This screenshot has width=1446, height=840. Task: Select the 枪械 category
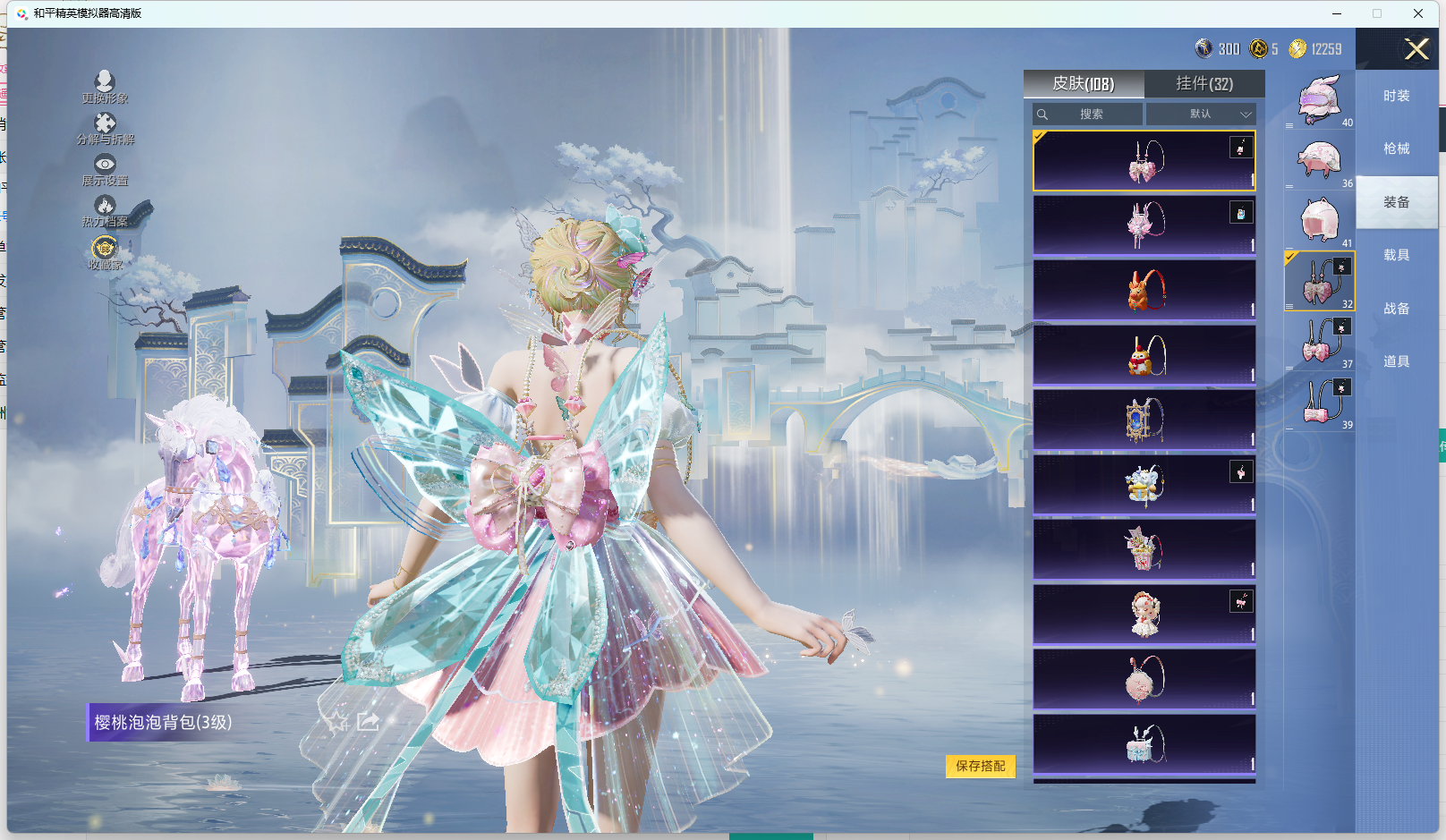point(1396,148)
